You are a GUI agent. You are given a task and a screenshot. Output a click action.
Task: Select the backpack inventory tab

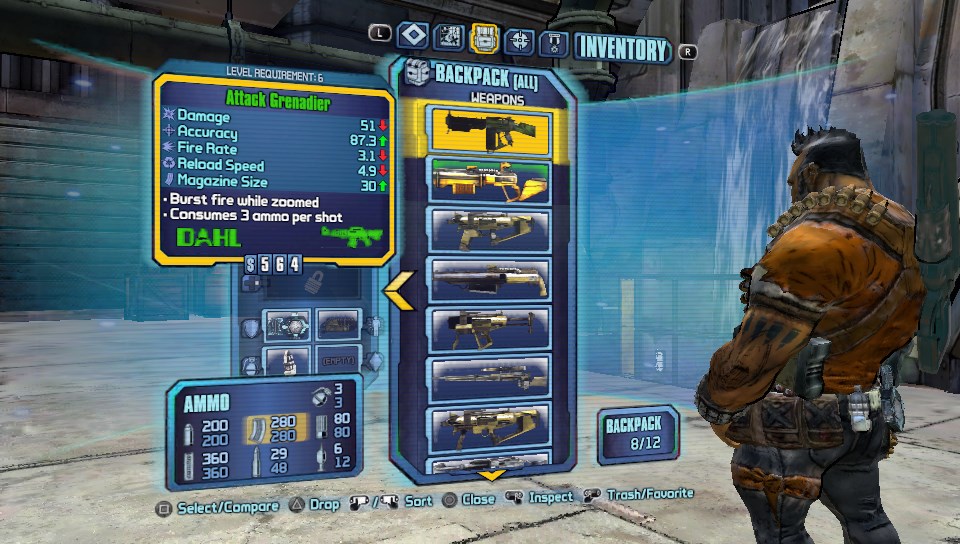click(x=485, y=39)
